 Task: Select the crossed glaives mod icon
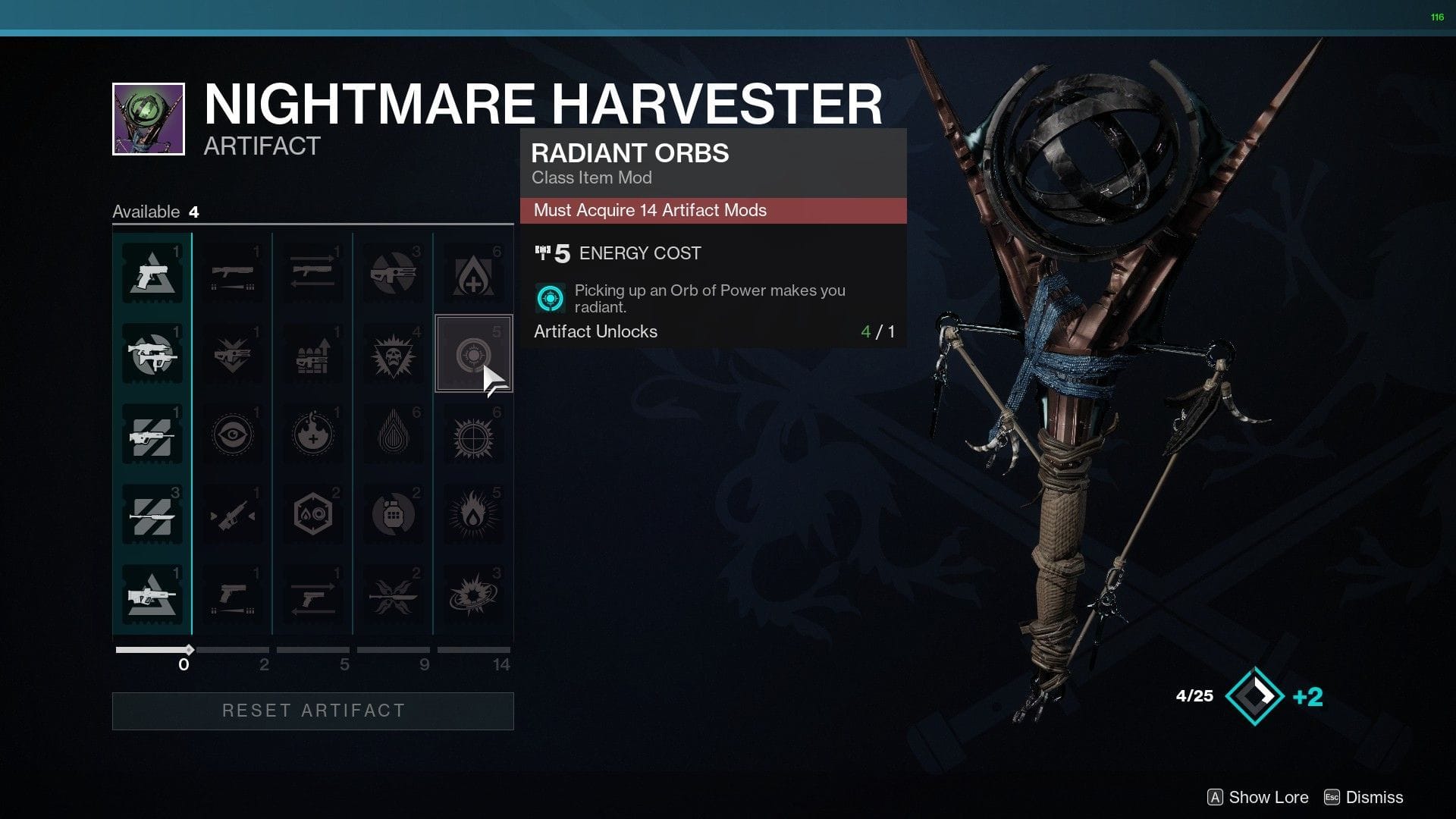(394, 595)
